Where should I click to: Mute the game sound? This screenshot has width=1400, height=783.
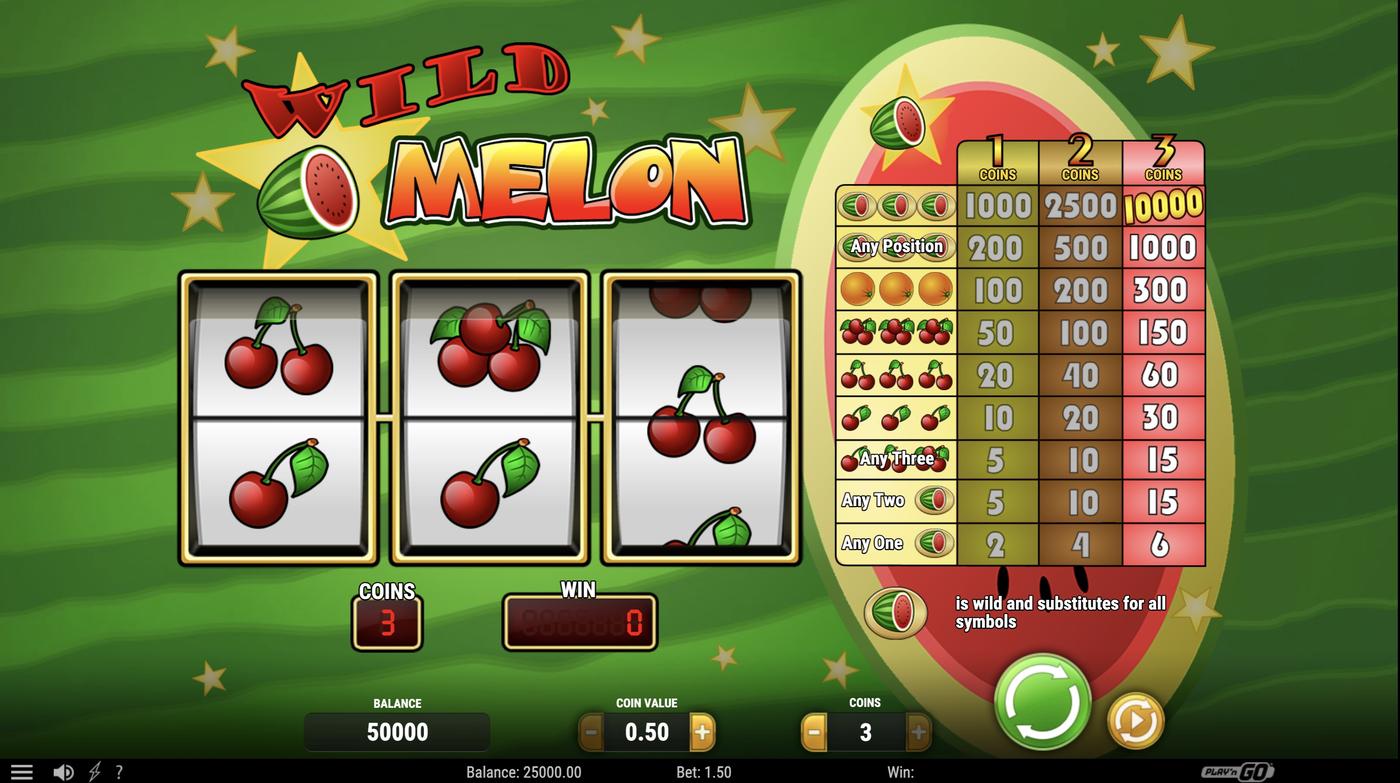tap(64, 771)
